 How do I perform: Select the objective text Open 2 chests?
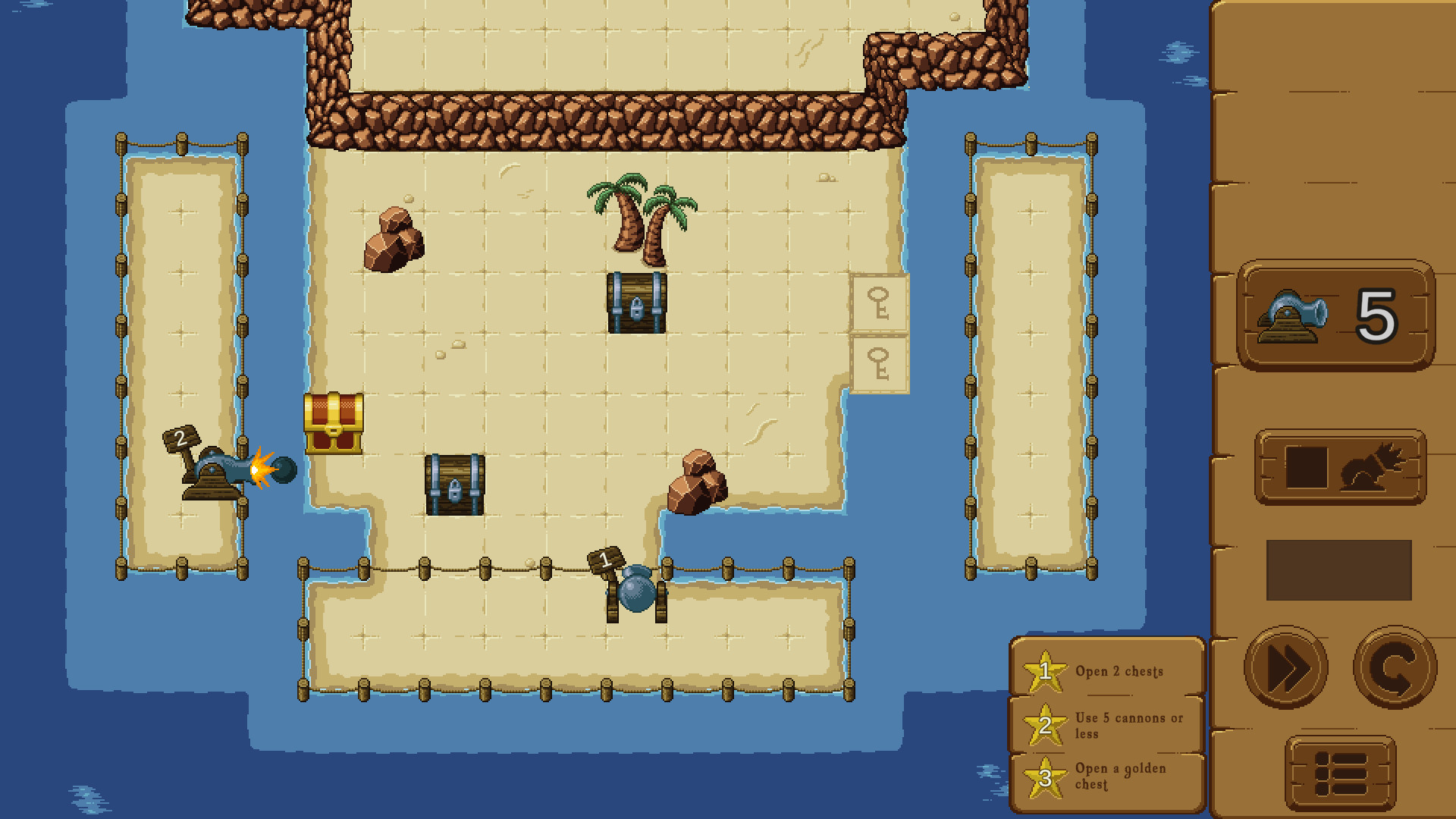click(x=1120, y=671)
